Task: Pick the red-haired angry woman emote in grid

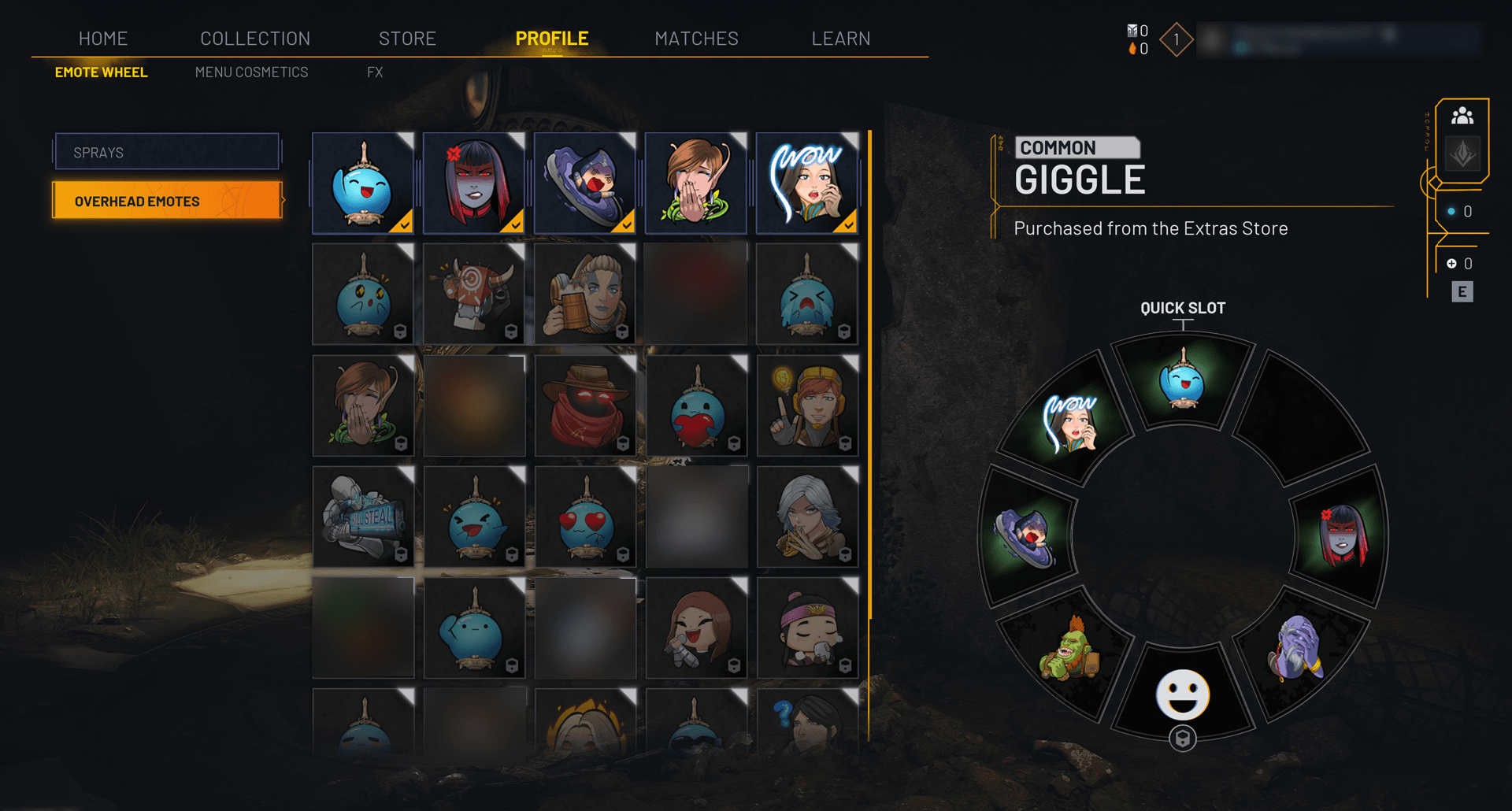Action: [x=474, y=183]
